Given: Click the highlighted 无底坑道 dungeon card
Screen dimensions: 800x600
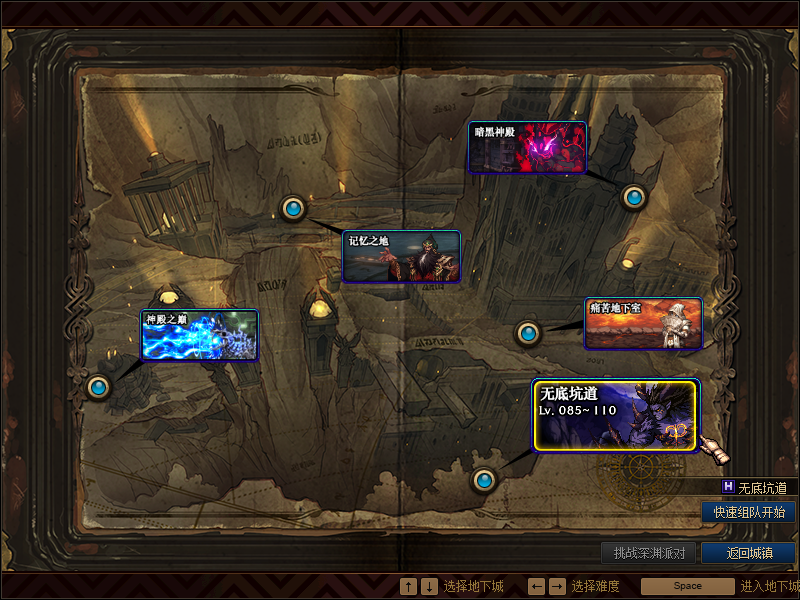Looking at the screenshot, I should point(614,415).
